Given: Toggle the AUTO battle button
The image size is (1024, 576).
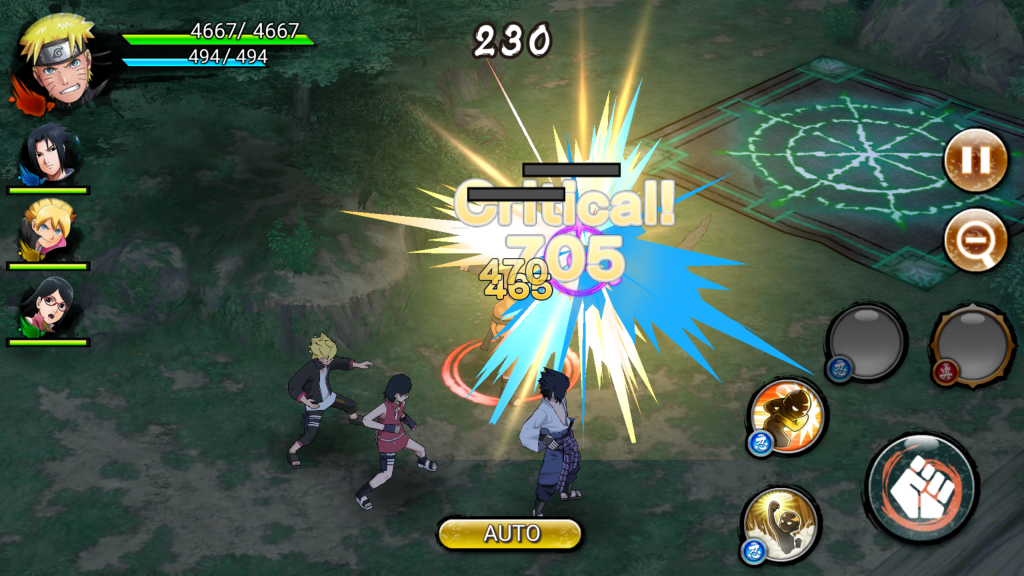Looking at the screenshot, I should tap(510, 533).
